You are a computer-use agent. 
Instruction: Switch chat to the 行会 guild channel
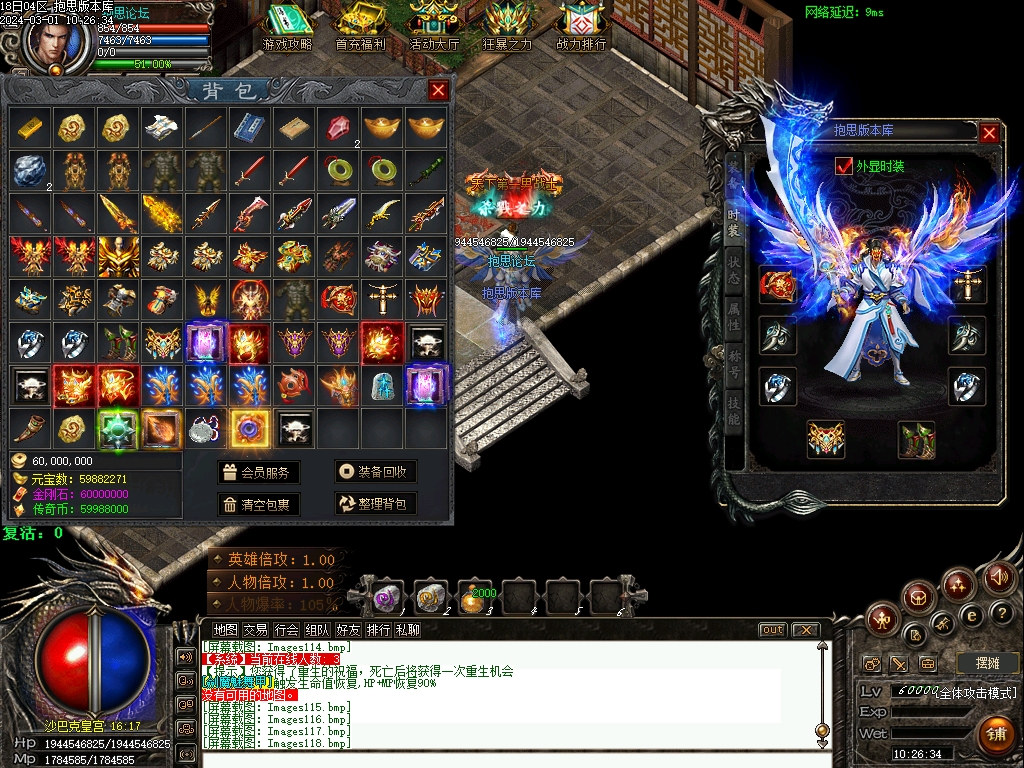(x=287, y=630)
